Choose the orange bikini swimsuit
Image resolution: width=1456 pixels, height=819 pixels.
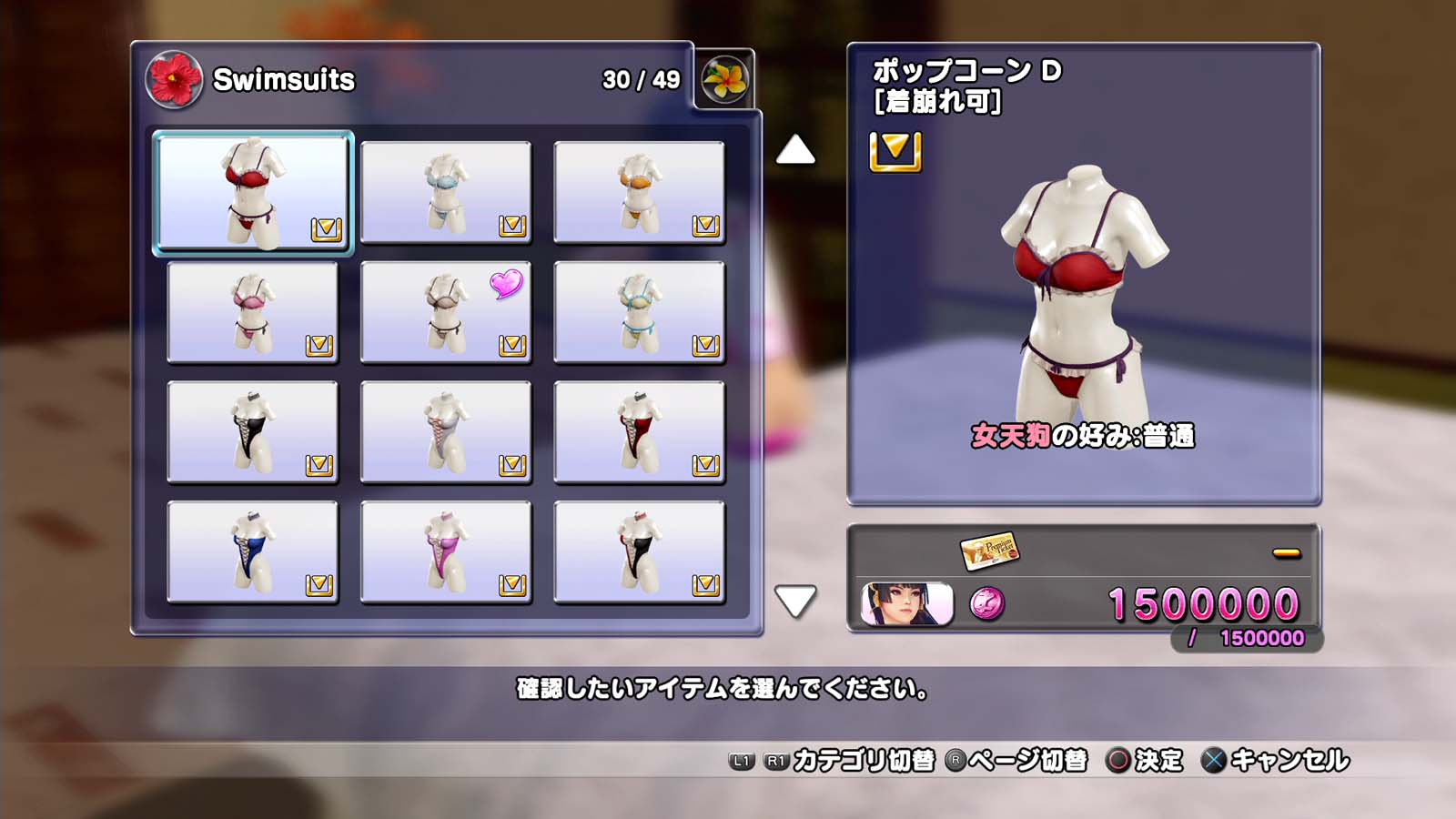(639, 192)
